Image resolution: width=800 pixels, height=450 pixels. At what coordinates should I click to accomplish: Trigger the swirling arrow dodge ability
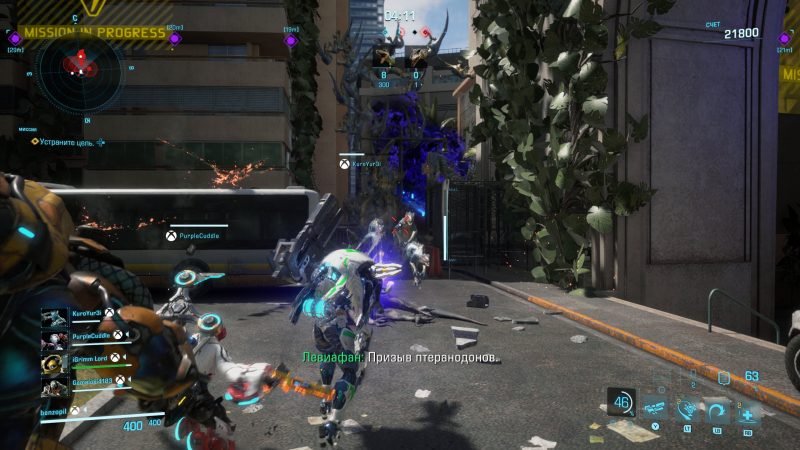tap(717, 409)
